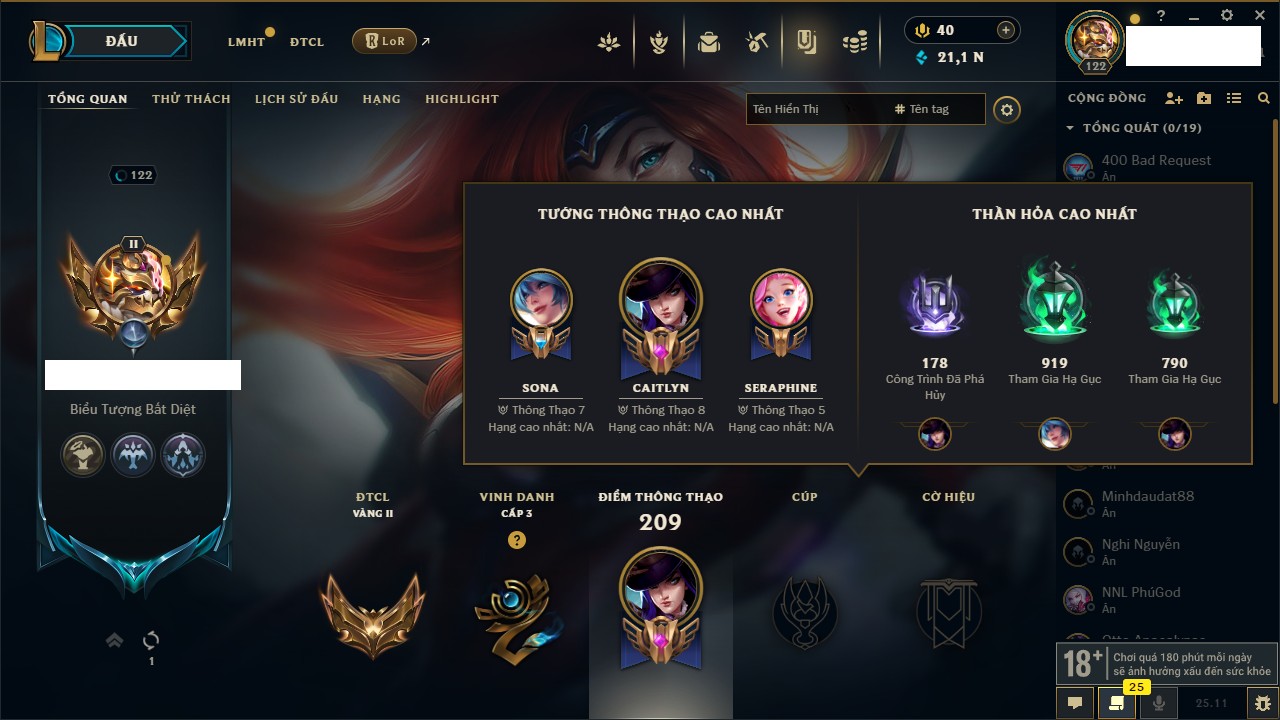View the LỊCH SỬ ĐẤU tab
The width and height of the screenshot is (1280, 720).
(x=296, y=99)
